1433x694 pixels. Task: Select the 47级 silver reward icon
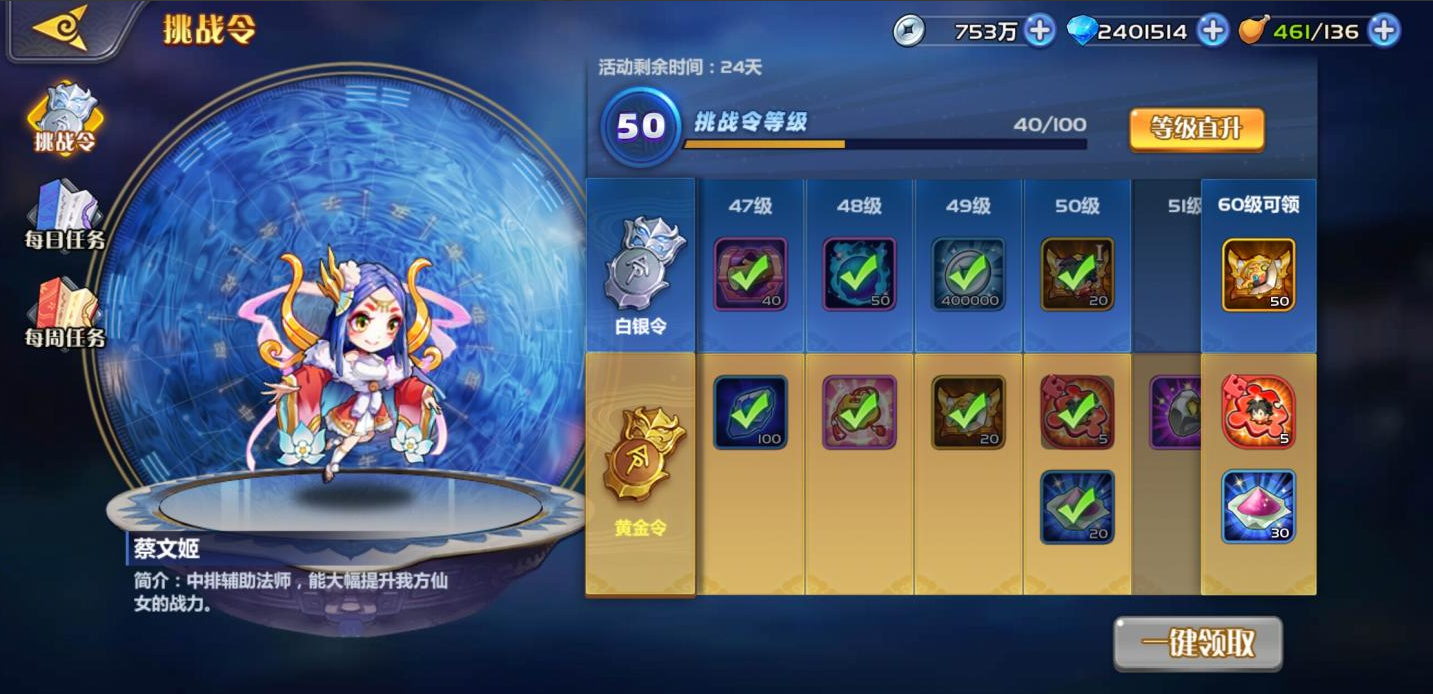(x=750, y=274)
